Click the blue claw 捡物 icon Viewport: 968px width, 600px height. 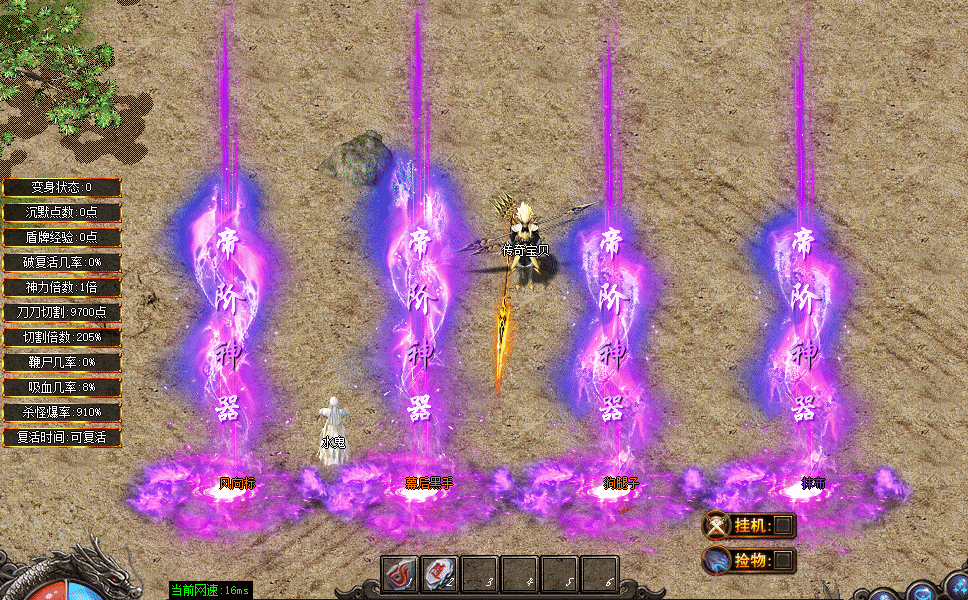(717, 560)
